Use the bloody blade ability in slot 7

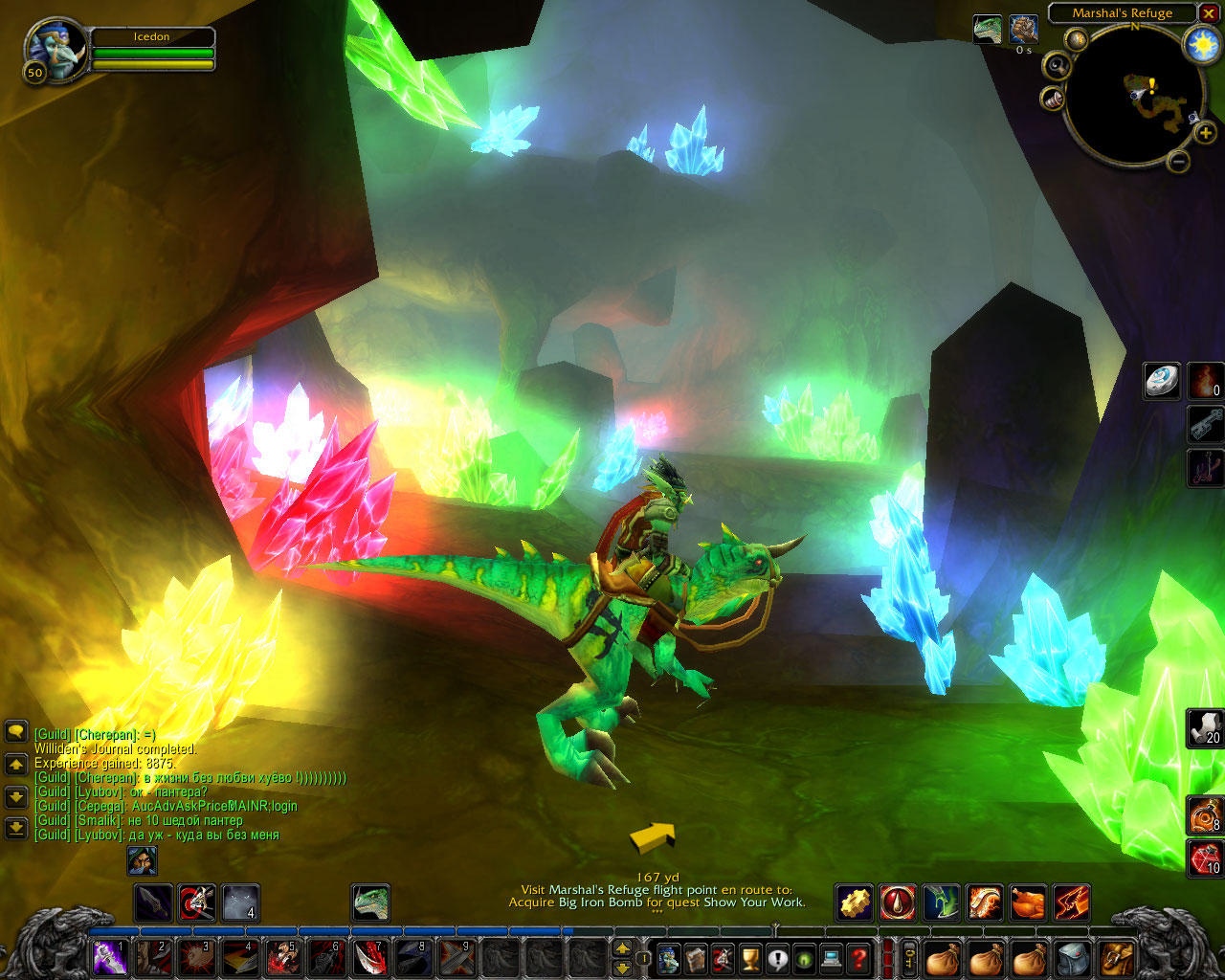pos(370,957)
